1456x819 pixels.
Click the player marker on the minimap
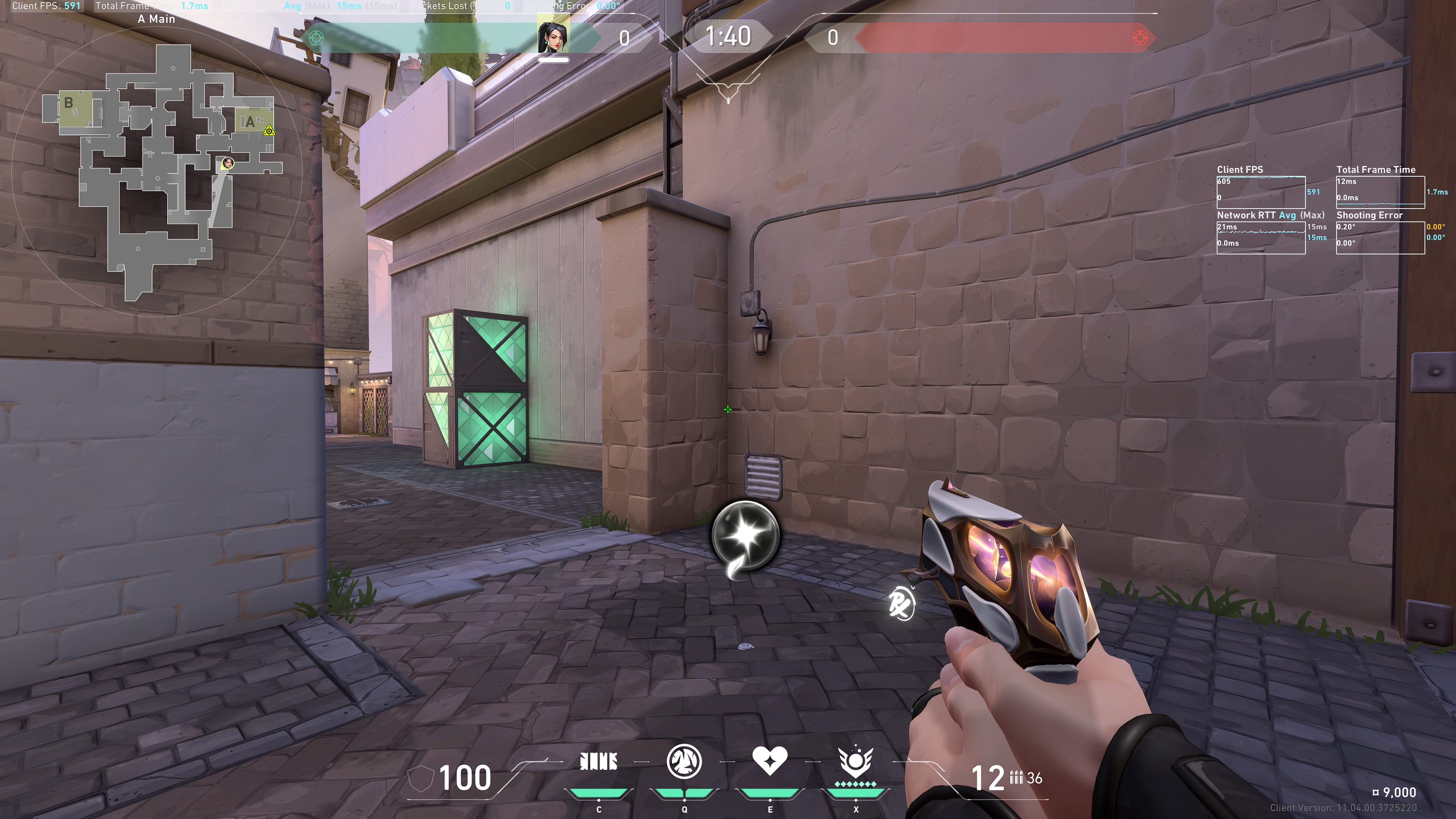click(228, 163)
